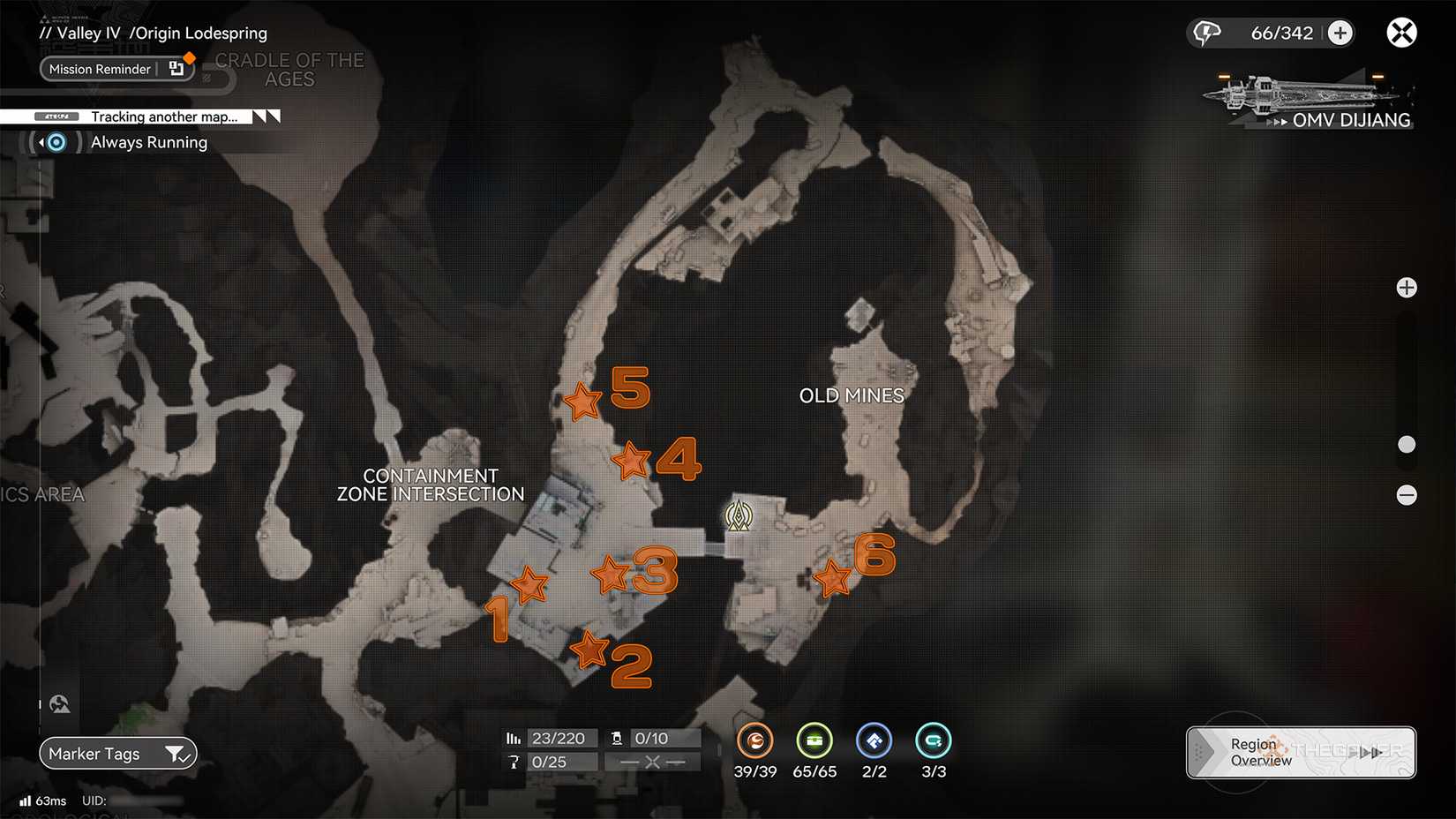Click the green supply crate 65/65 icon
This screenshot has height=819, width=1456.
point(814,742)
